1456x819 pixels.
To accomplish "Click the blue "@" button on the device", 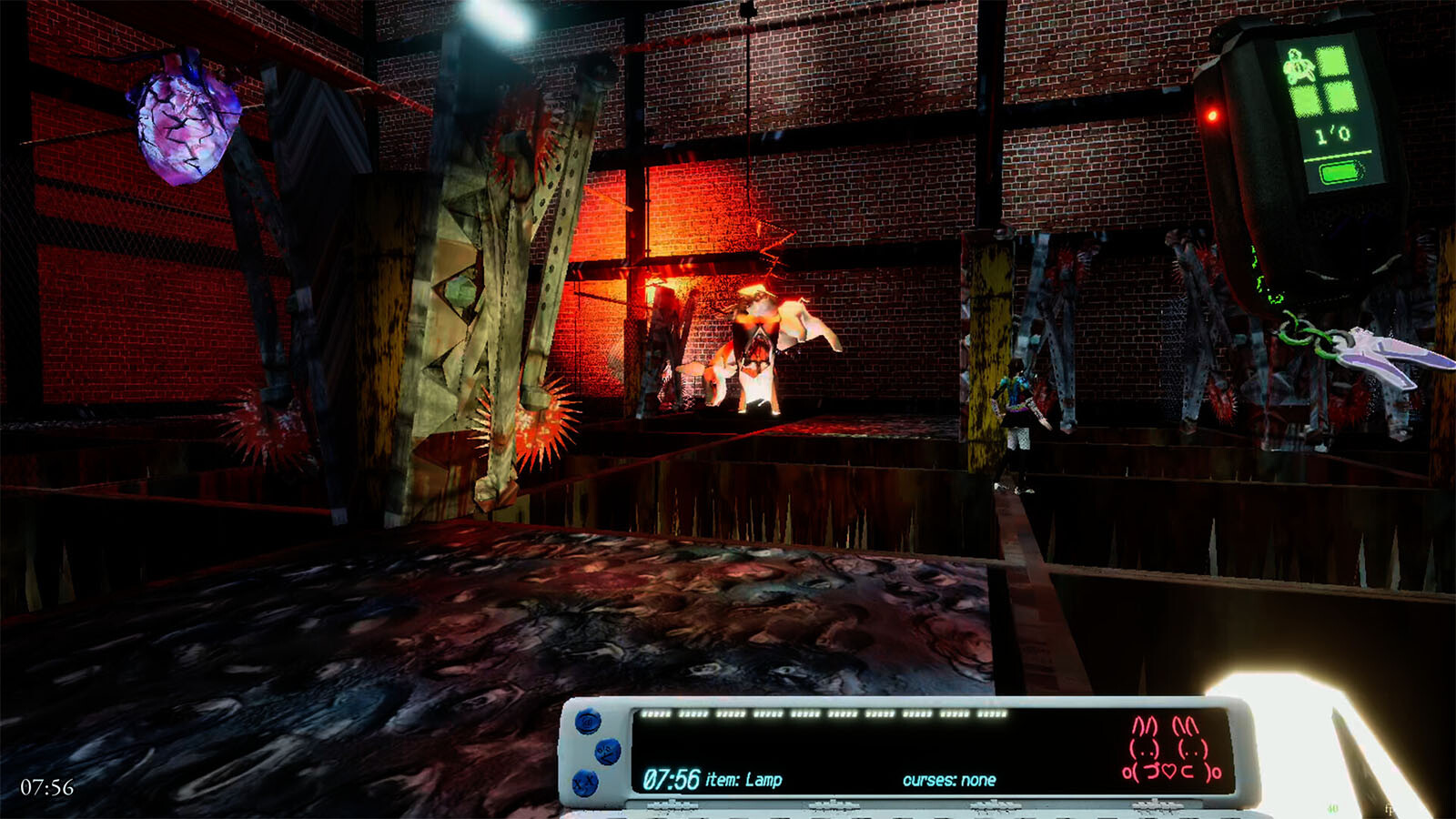I will pyautogui.click(x=589, y=723).
